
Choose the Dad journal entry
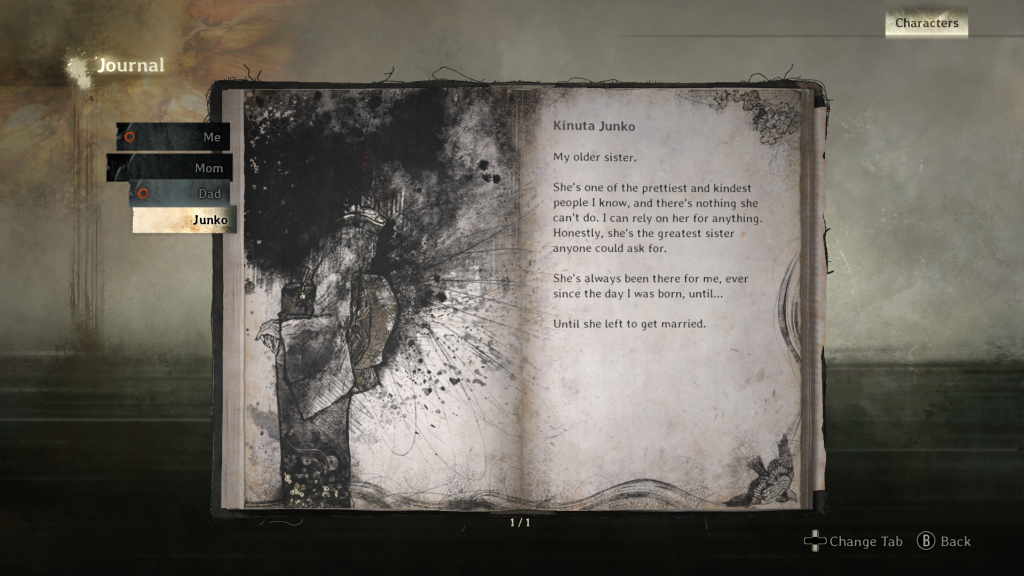pos(181,194)
